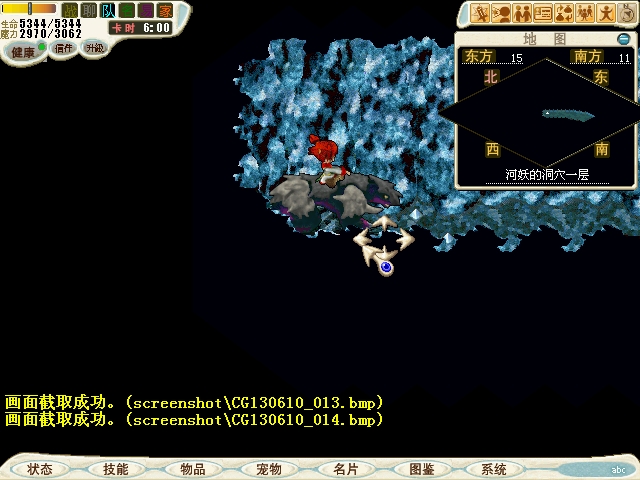This screenshot has width=640, height=480.
Task: Open the 名片 name card menu
Action: point(345,468)
